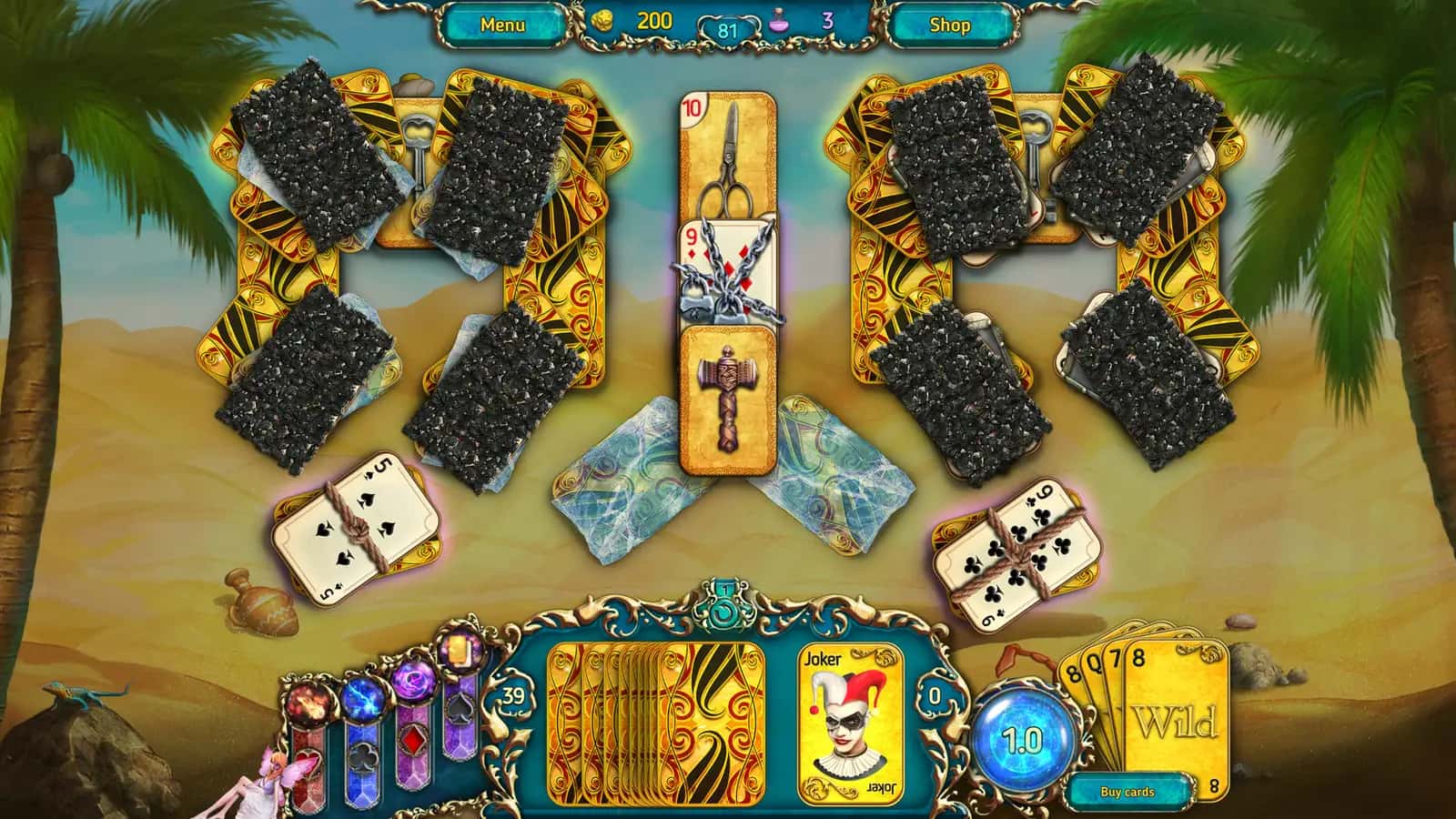
Task: Activate the lightning power-up orb
Action: (364, 700)
